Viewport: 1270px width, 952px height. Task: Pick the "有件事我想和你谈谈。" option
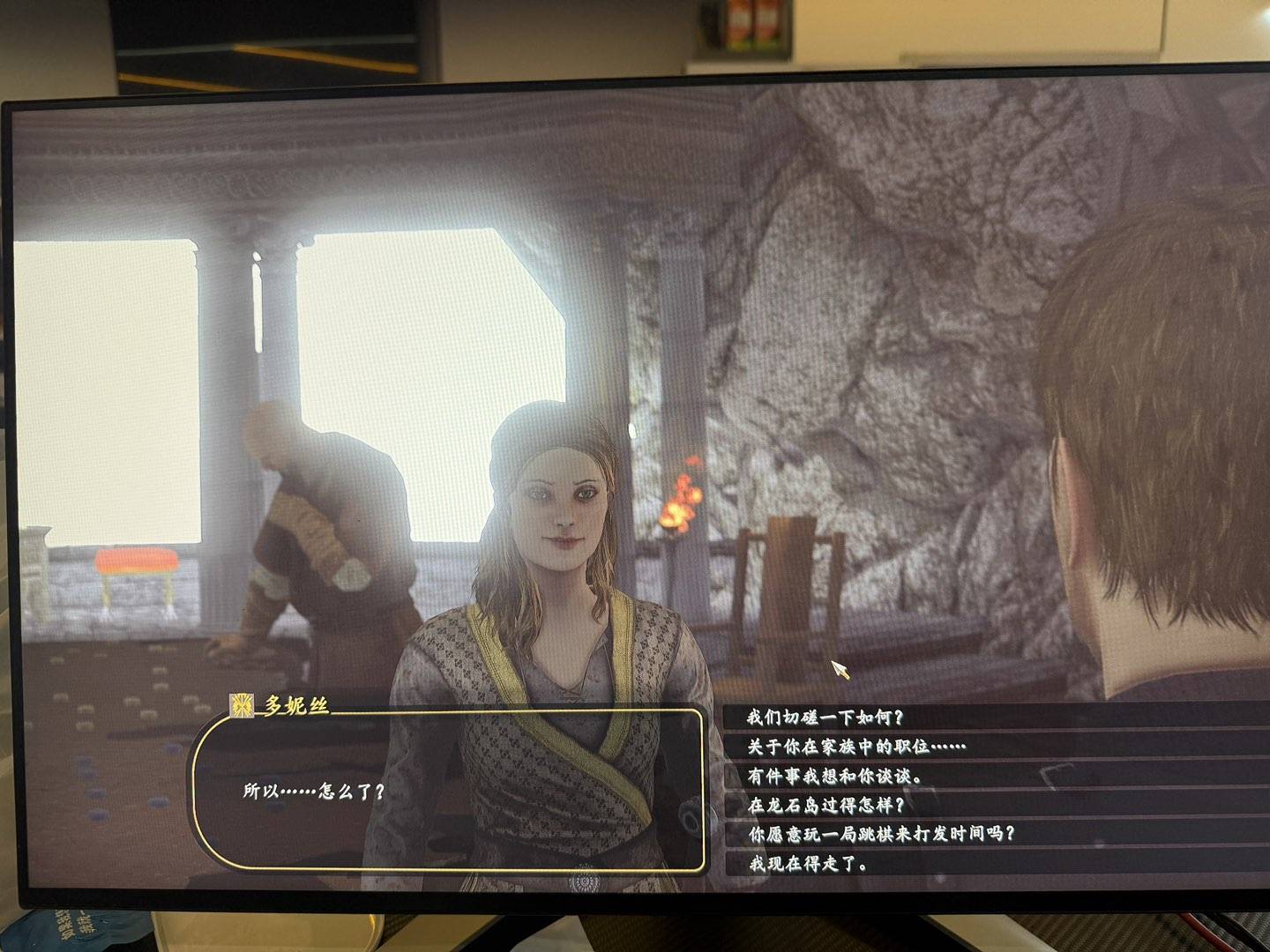coord(834,777)
